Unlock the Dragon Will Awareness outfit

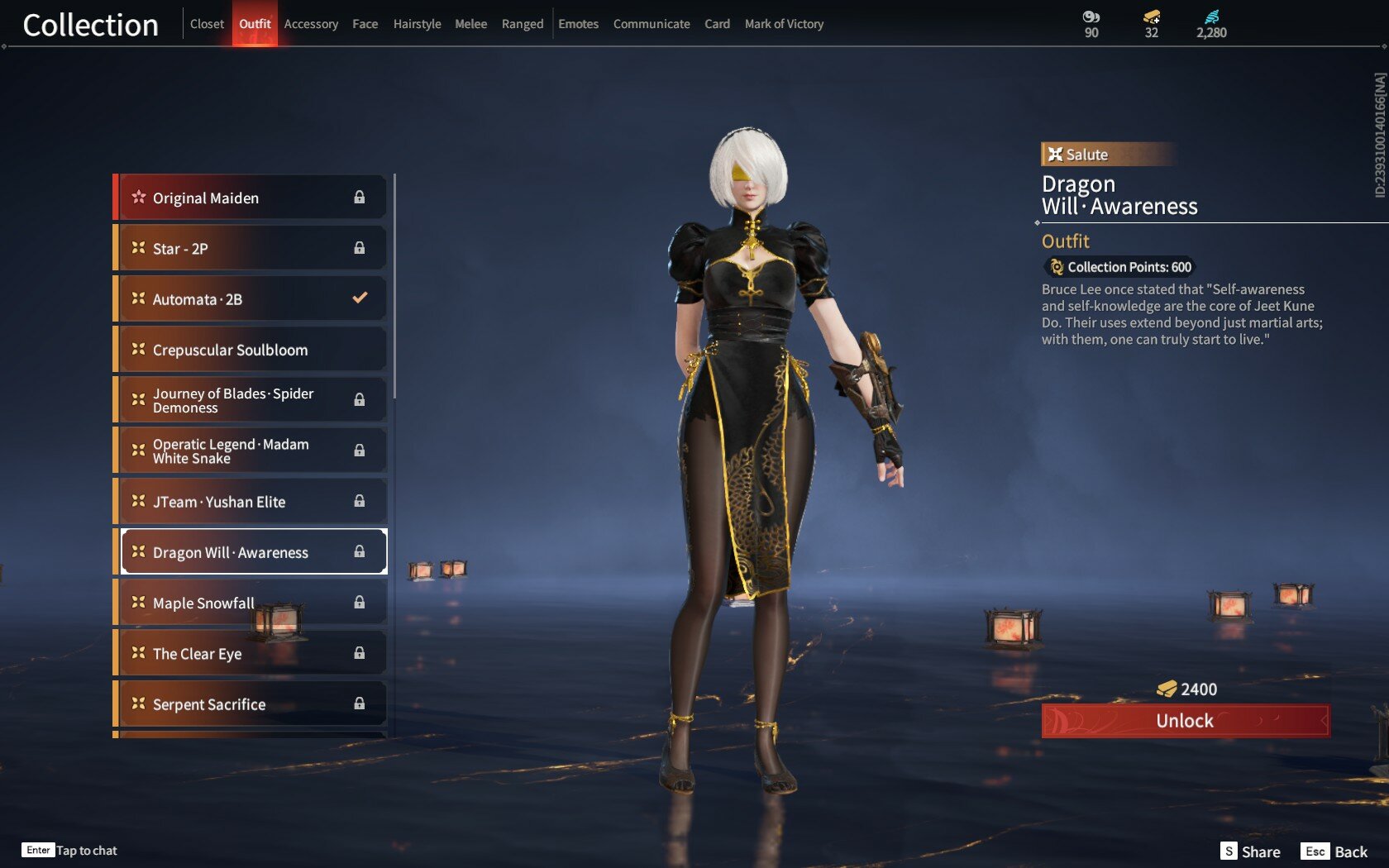coord(1185,721)
